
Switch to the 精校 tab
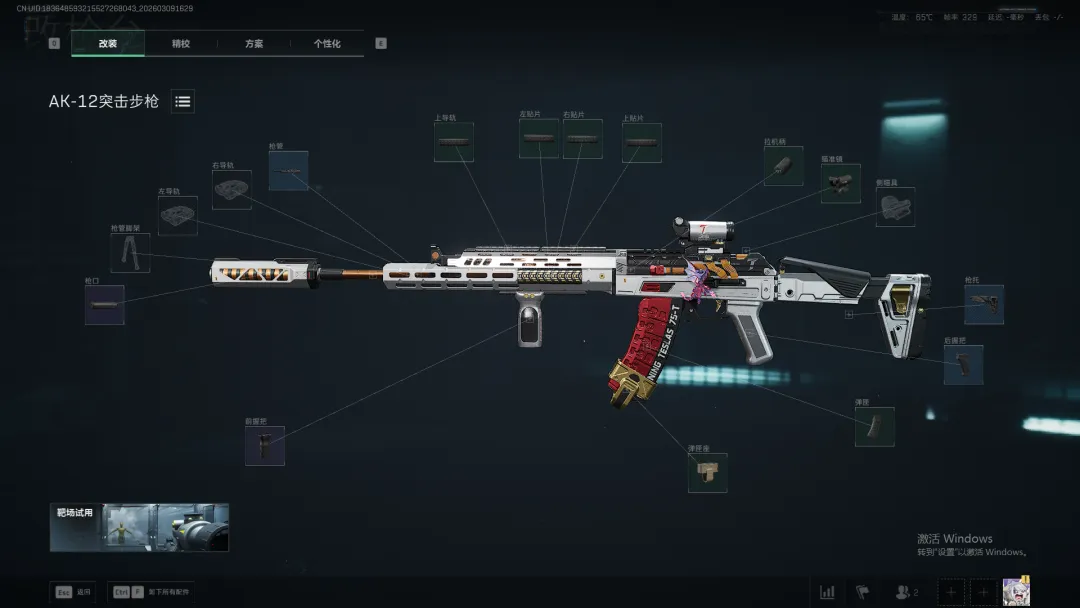[x=181, y=44]
